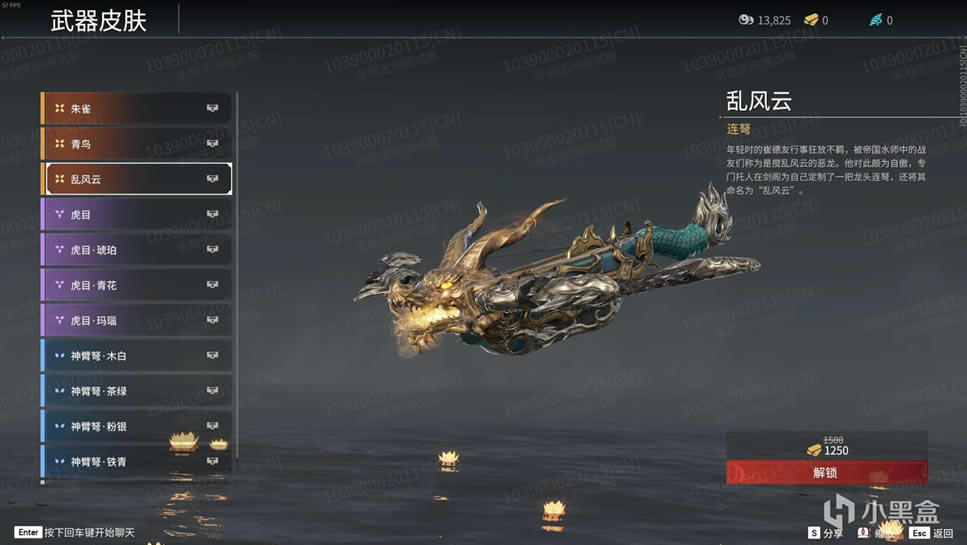
Task: Unlock the skin with the red 解锁 button
Action: point(826,472)
